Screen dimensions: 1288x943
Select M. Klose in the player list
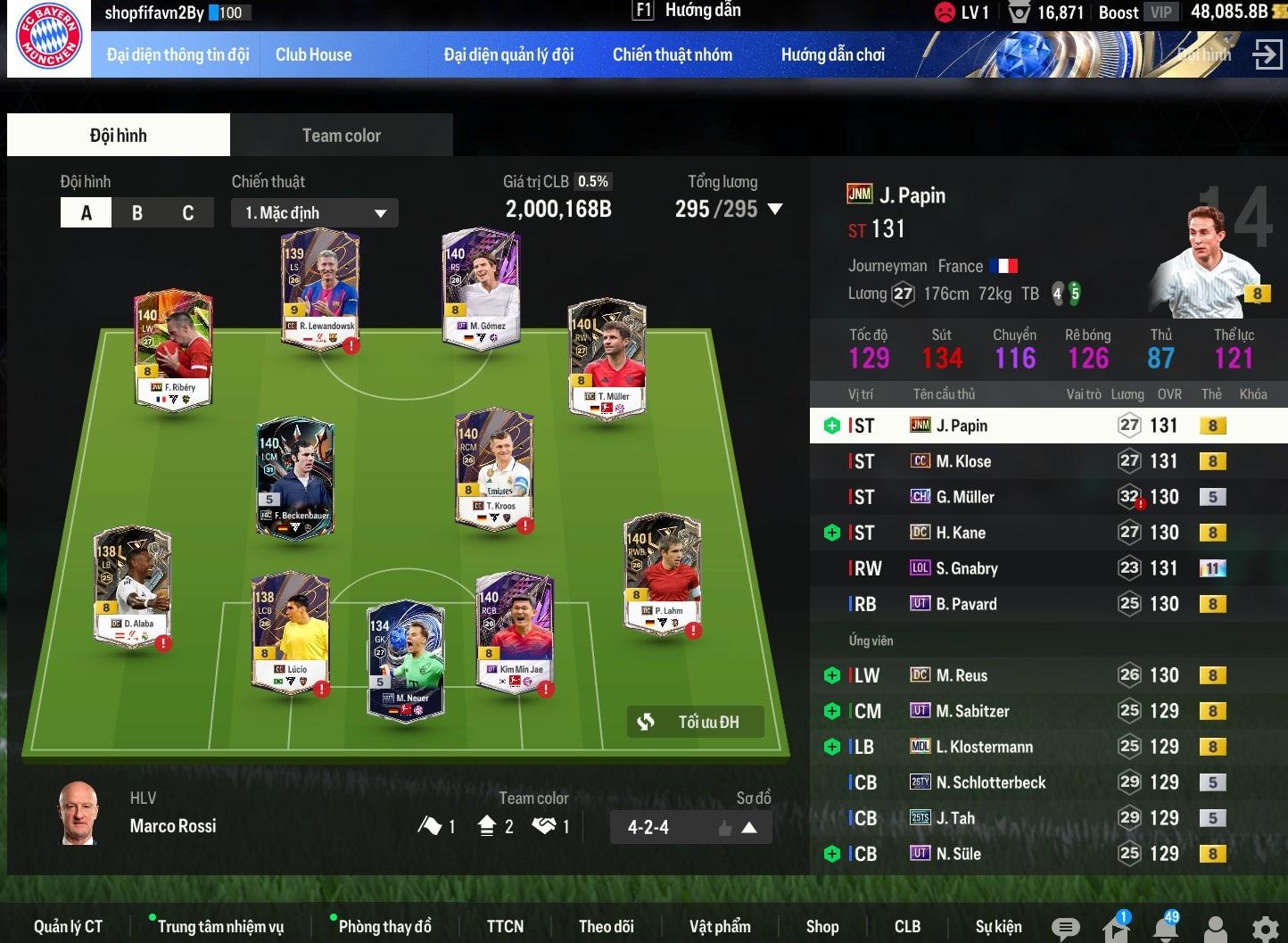[x=963, y=461]
